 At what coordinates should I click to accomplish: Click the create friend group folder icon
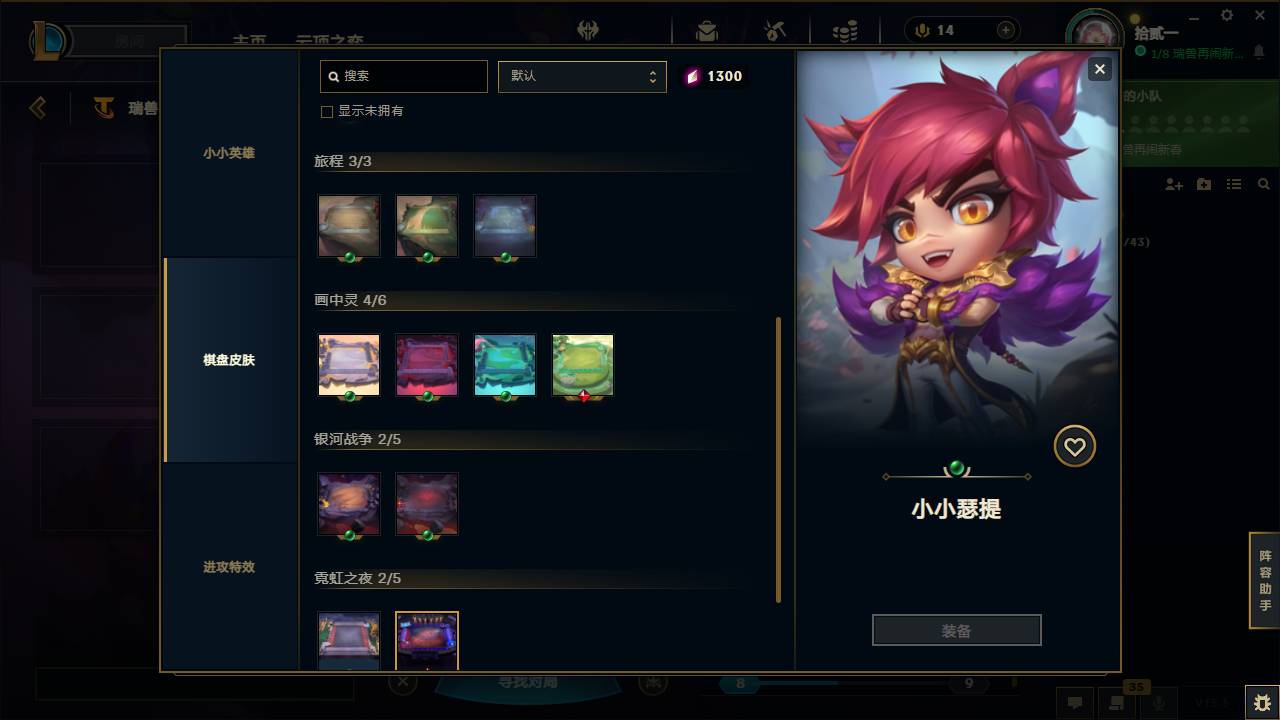(1204, 184)
